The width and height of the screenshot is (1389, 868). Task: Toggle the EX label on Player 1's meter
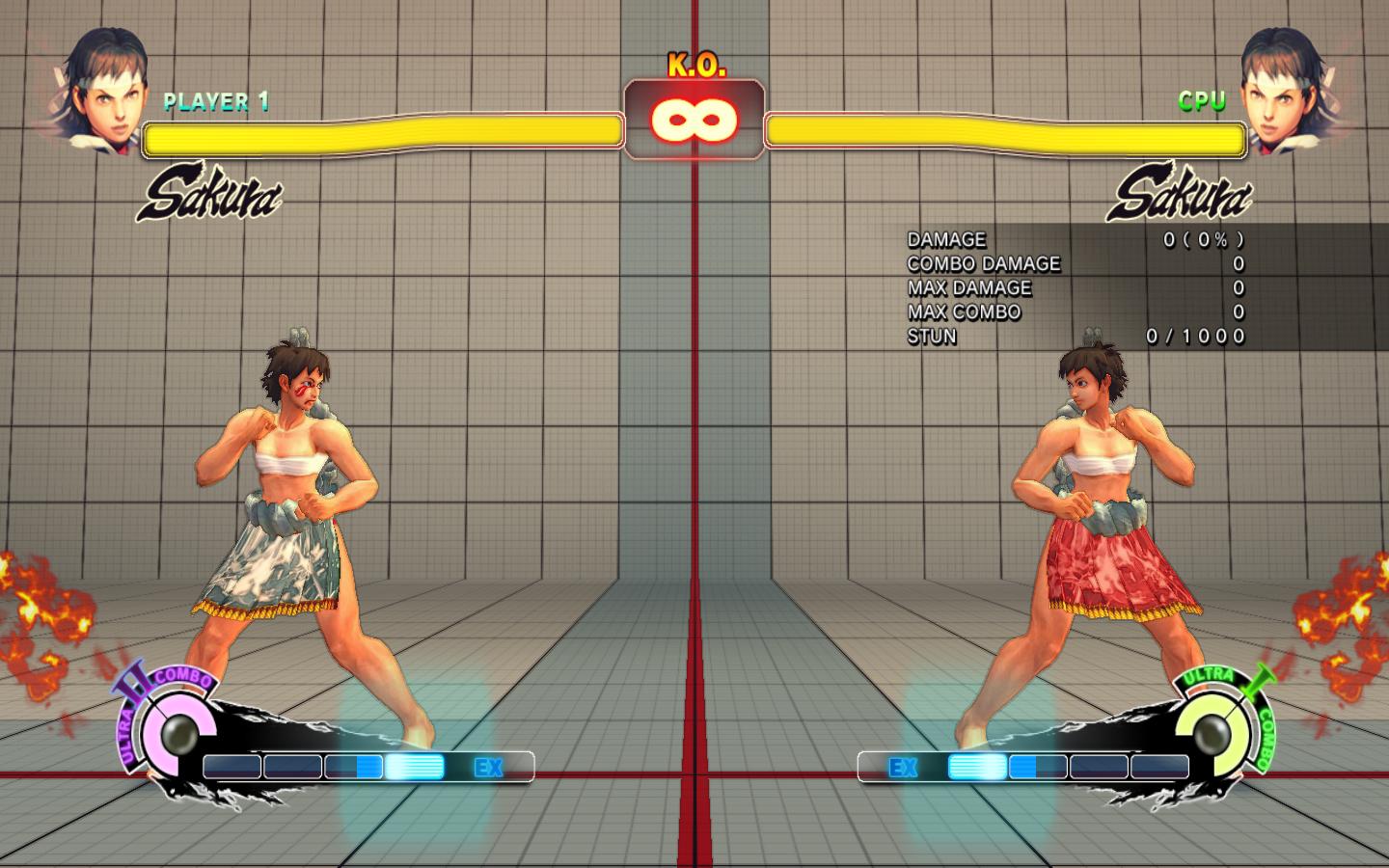pos(488,768)
